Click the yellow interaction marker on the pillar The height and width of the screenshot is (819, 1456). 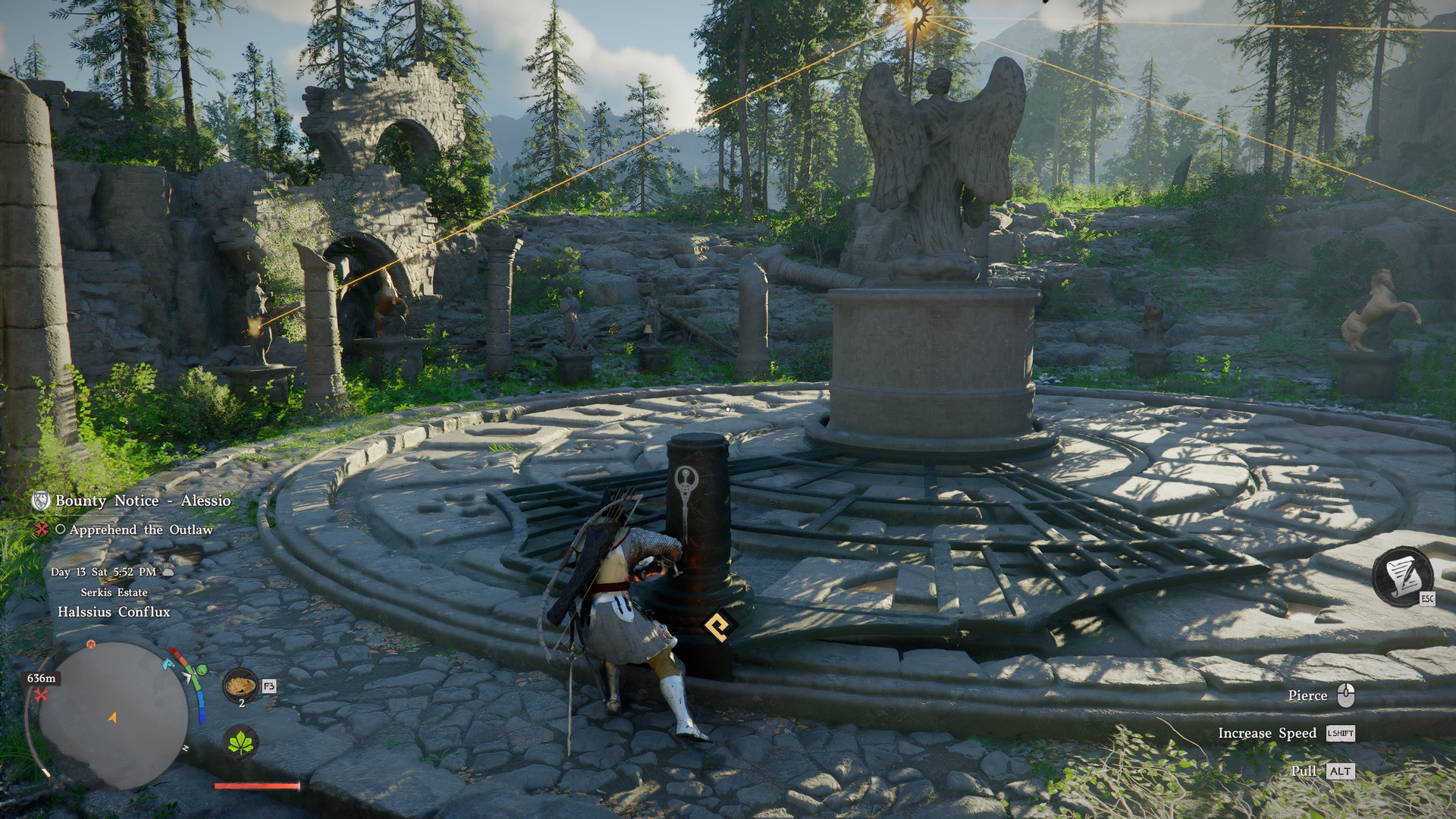click(717, 626)
